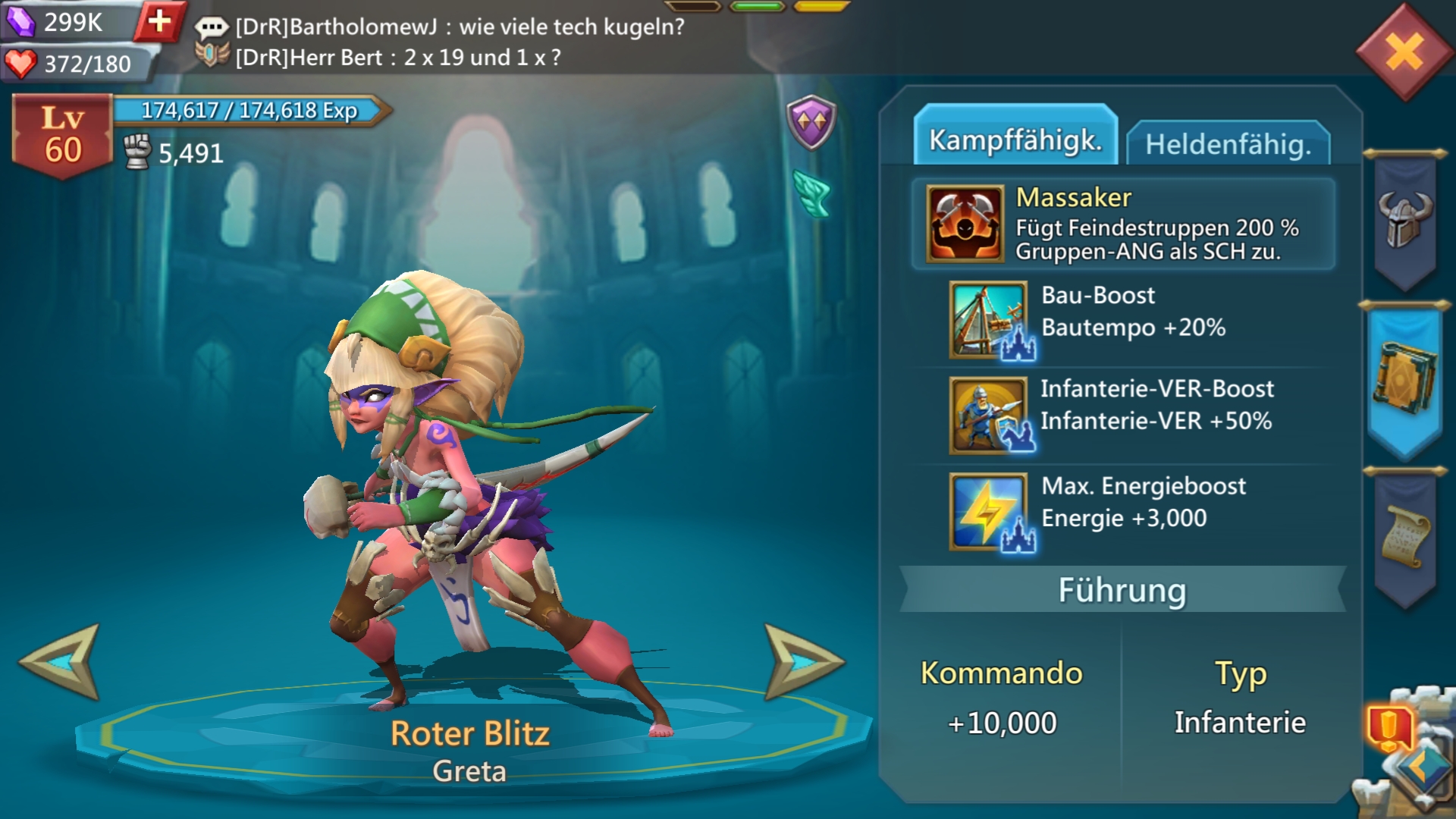Click the green wing icon
Image resolution: width=1456 pixels, height=819 pixels.
pos(812,193)
